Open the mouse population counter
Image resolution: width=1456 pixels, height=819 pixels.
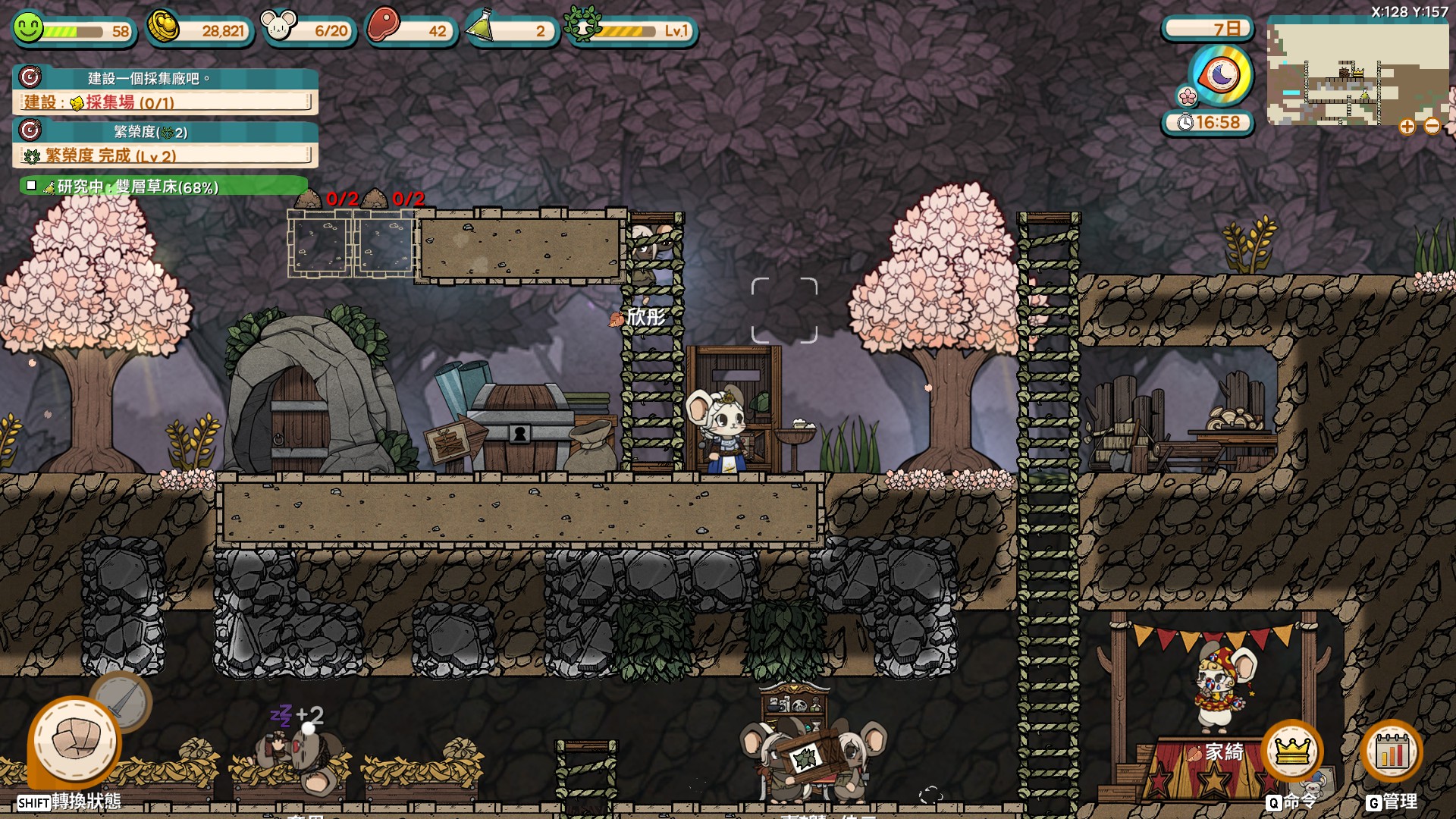click(x=278, y=27)
